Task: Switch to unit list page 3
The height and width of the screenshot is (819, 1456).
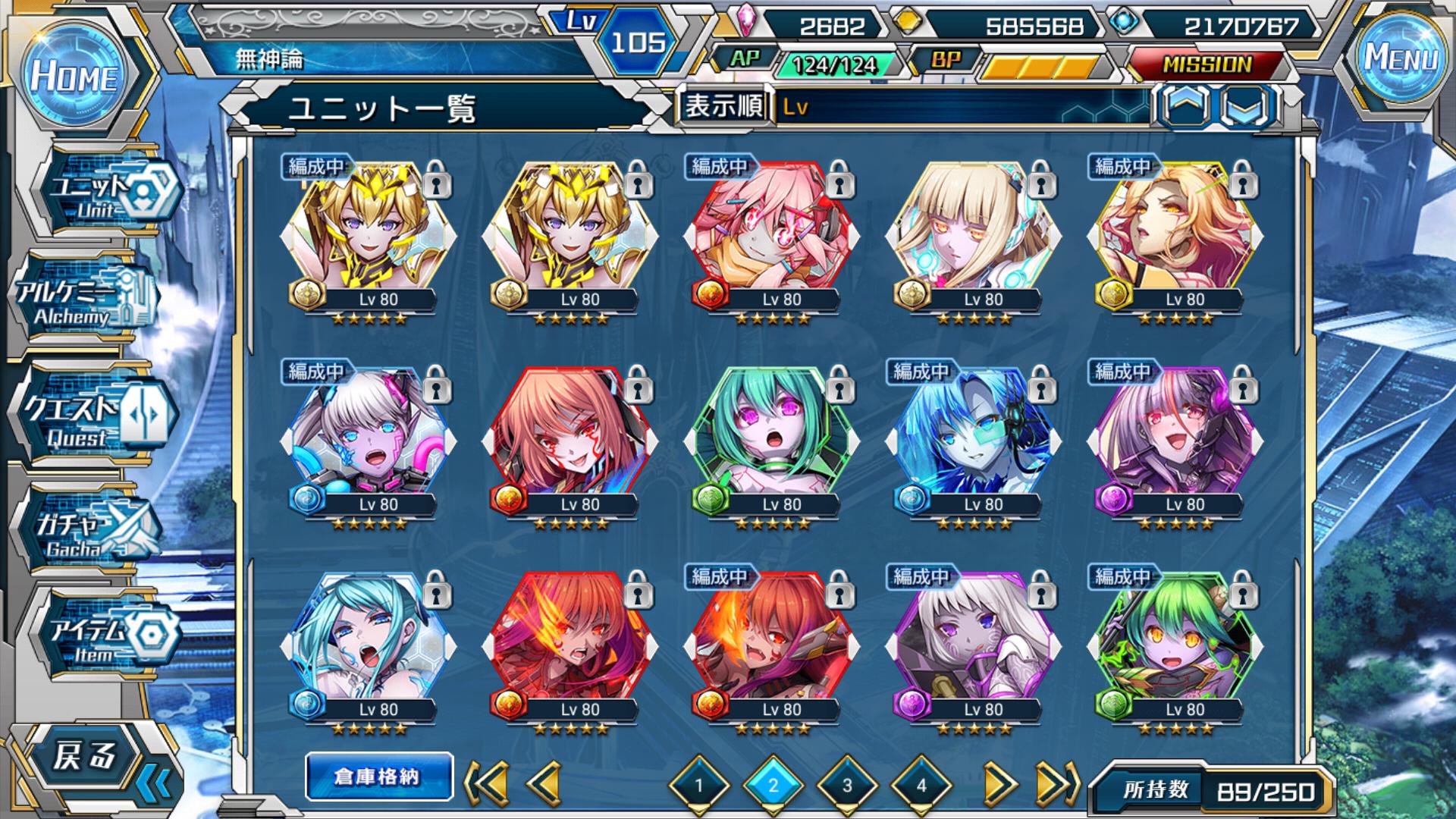Action: (847, 785)
